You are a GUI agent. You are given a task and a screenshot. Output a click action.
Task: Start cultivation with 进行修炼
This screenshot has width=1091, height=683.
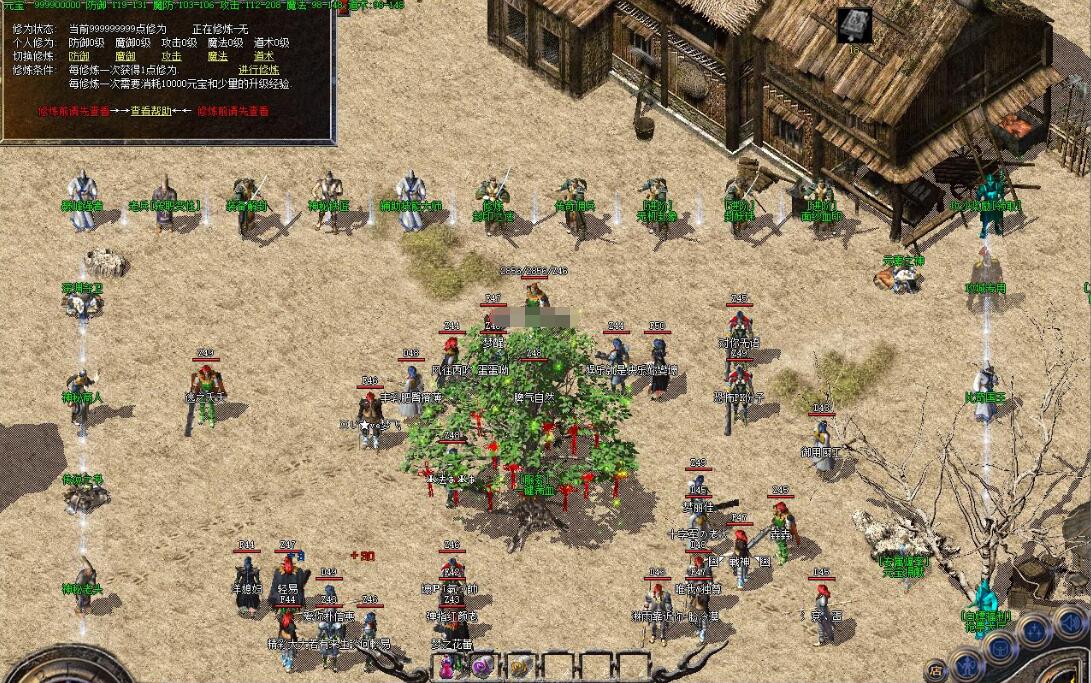pos(258,70)
